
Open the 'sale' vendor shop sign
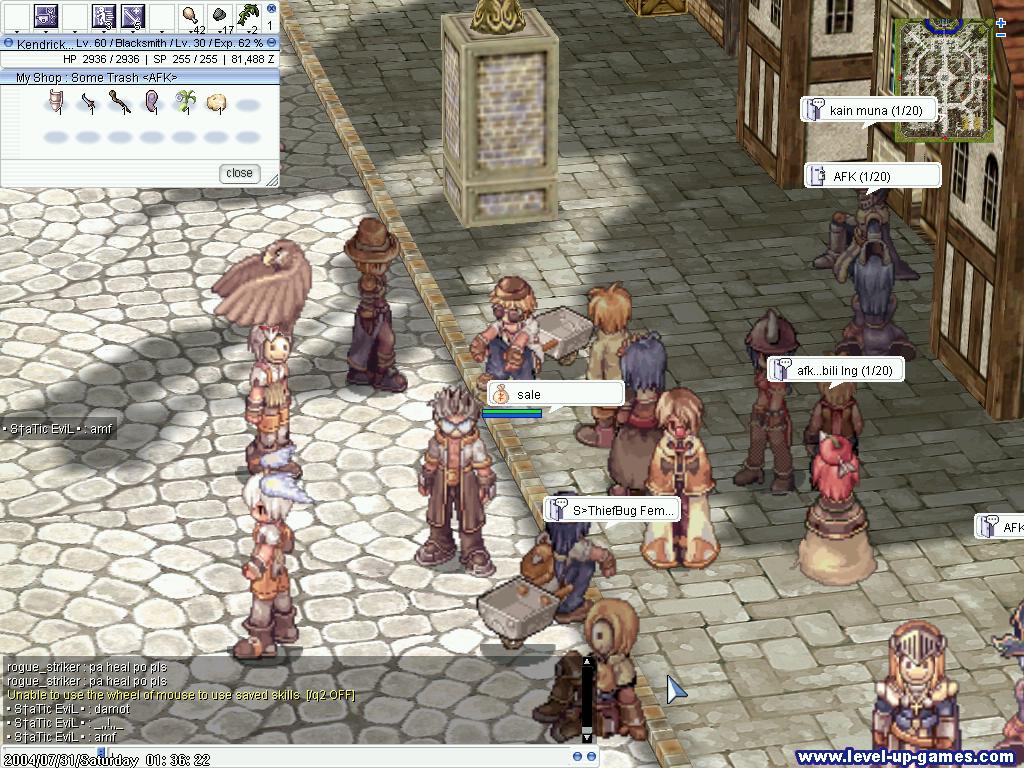pyautogui.click(x=555, y=394)
